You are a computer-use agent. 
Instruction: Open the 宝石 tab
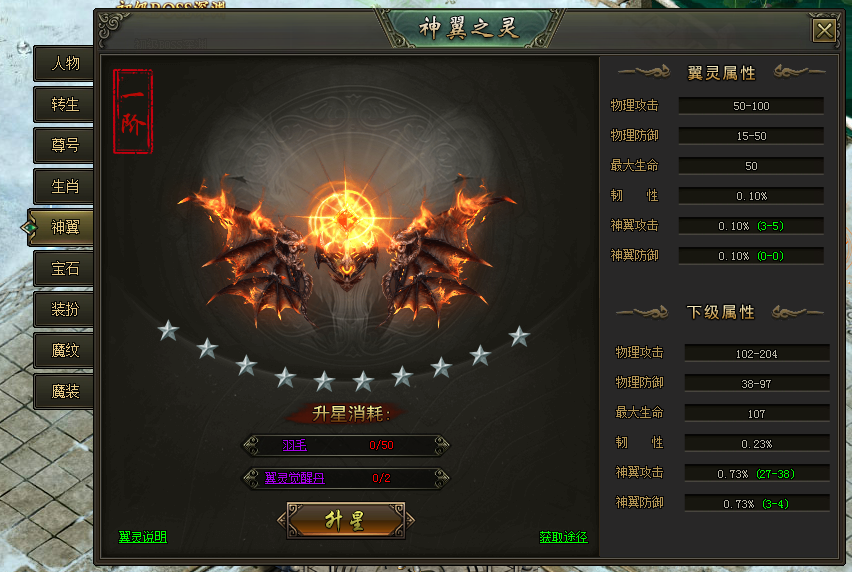[x=65, y=268]
